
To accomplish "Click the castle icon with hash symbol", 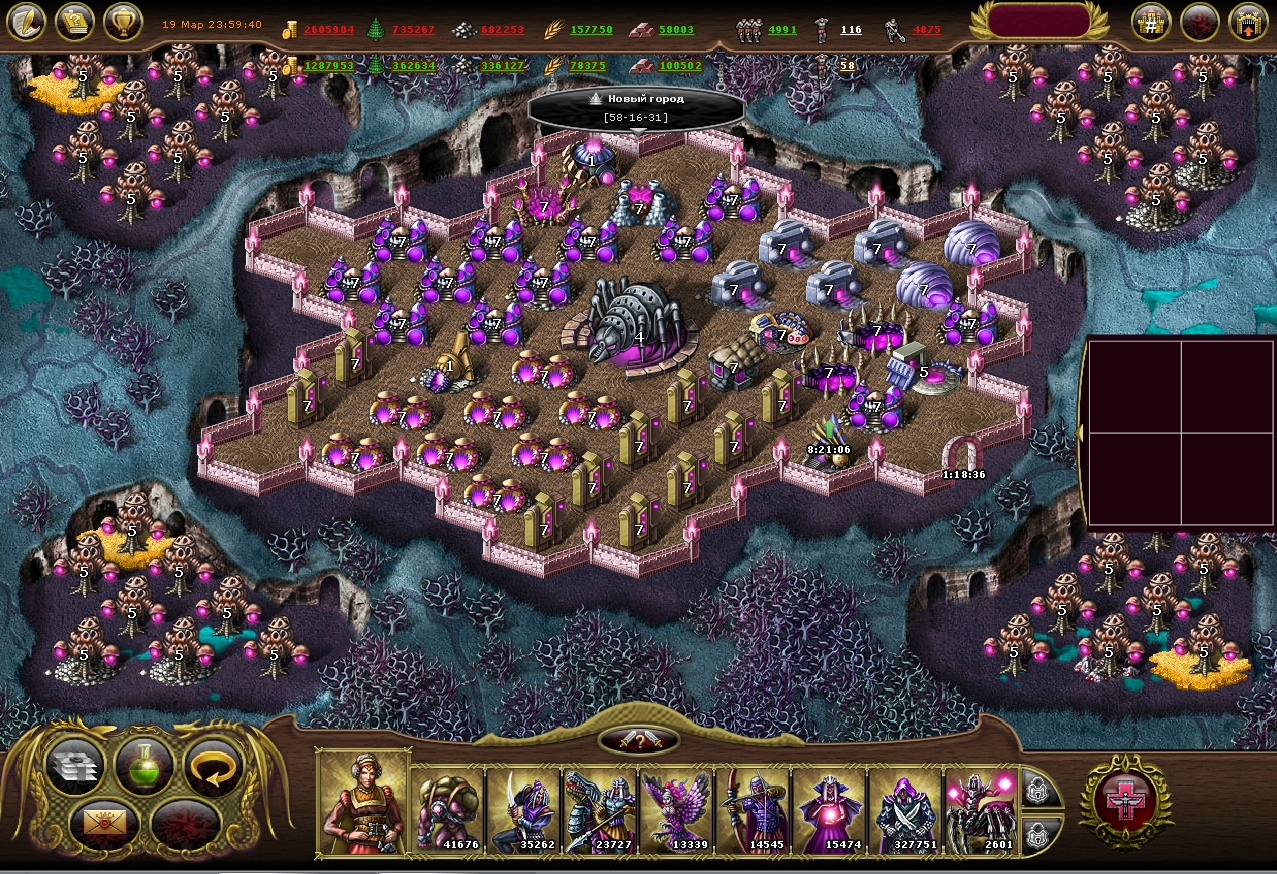I will [x=1151, y=22].
